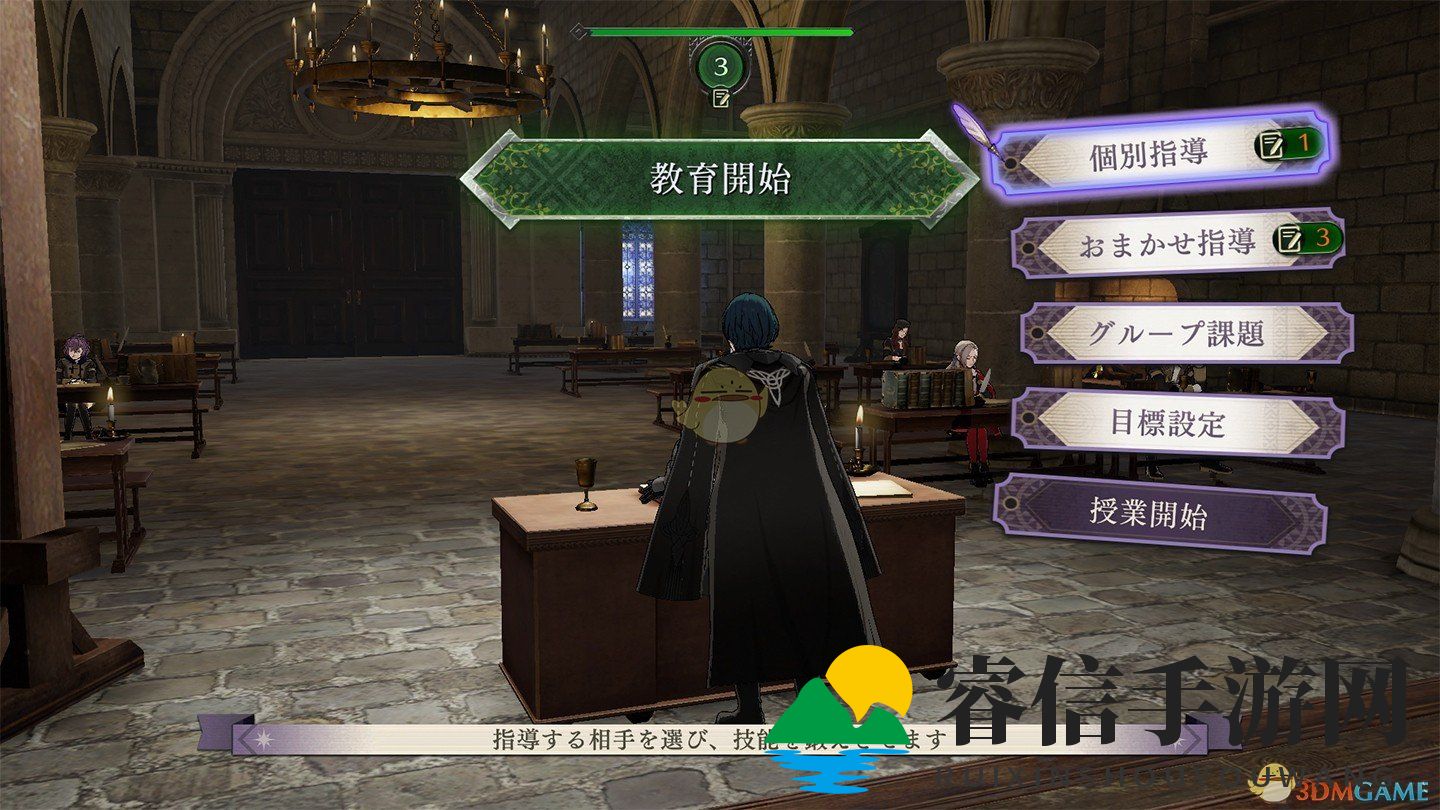The width and height of the screenshot is (1440, 810).
Task: Select the radio dot on 個別指導 banner
Action: (1011, 163)
